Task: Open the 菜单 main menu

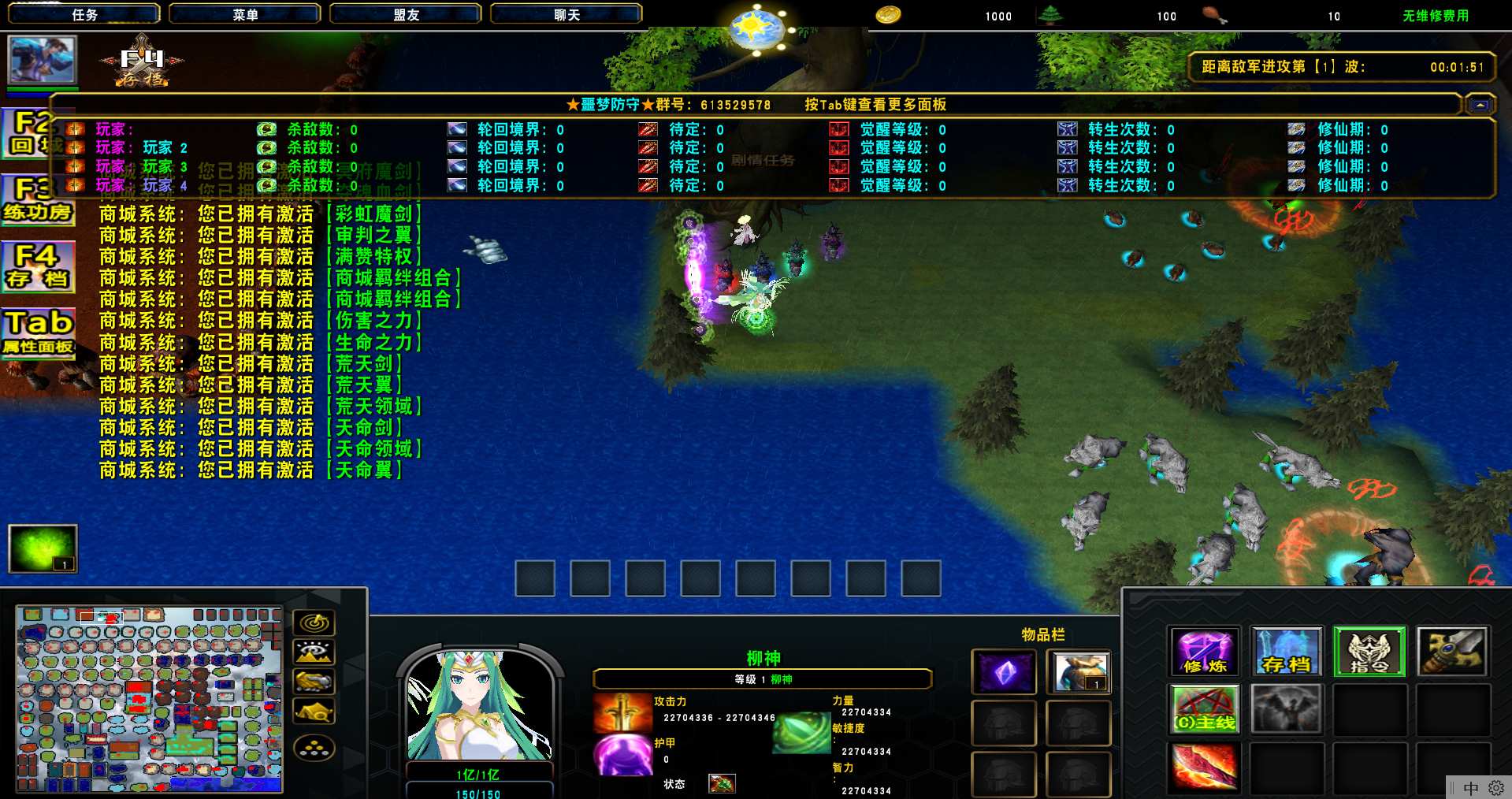Action: [244, 14]
